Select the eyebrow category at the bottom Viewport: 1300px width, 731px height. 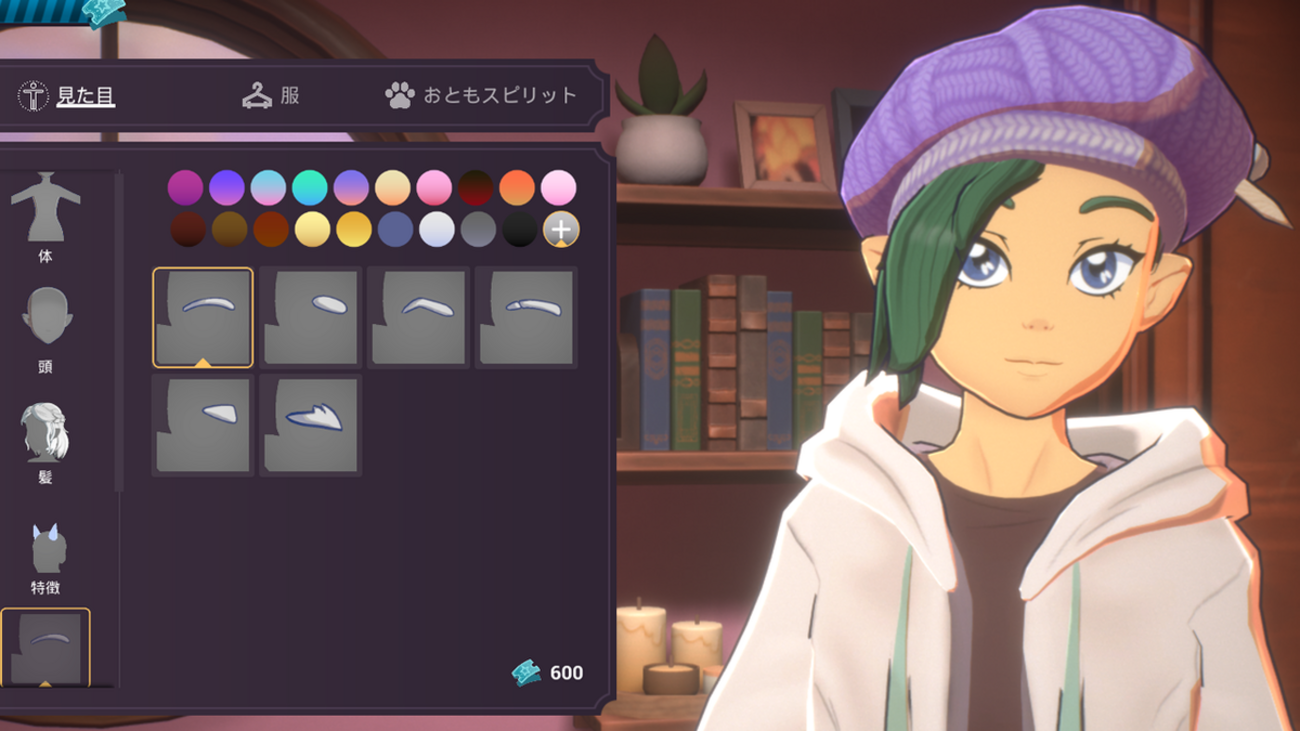46,646
